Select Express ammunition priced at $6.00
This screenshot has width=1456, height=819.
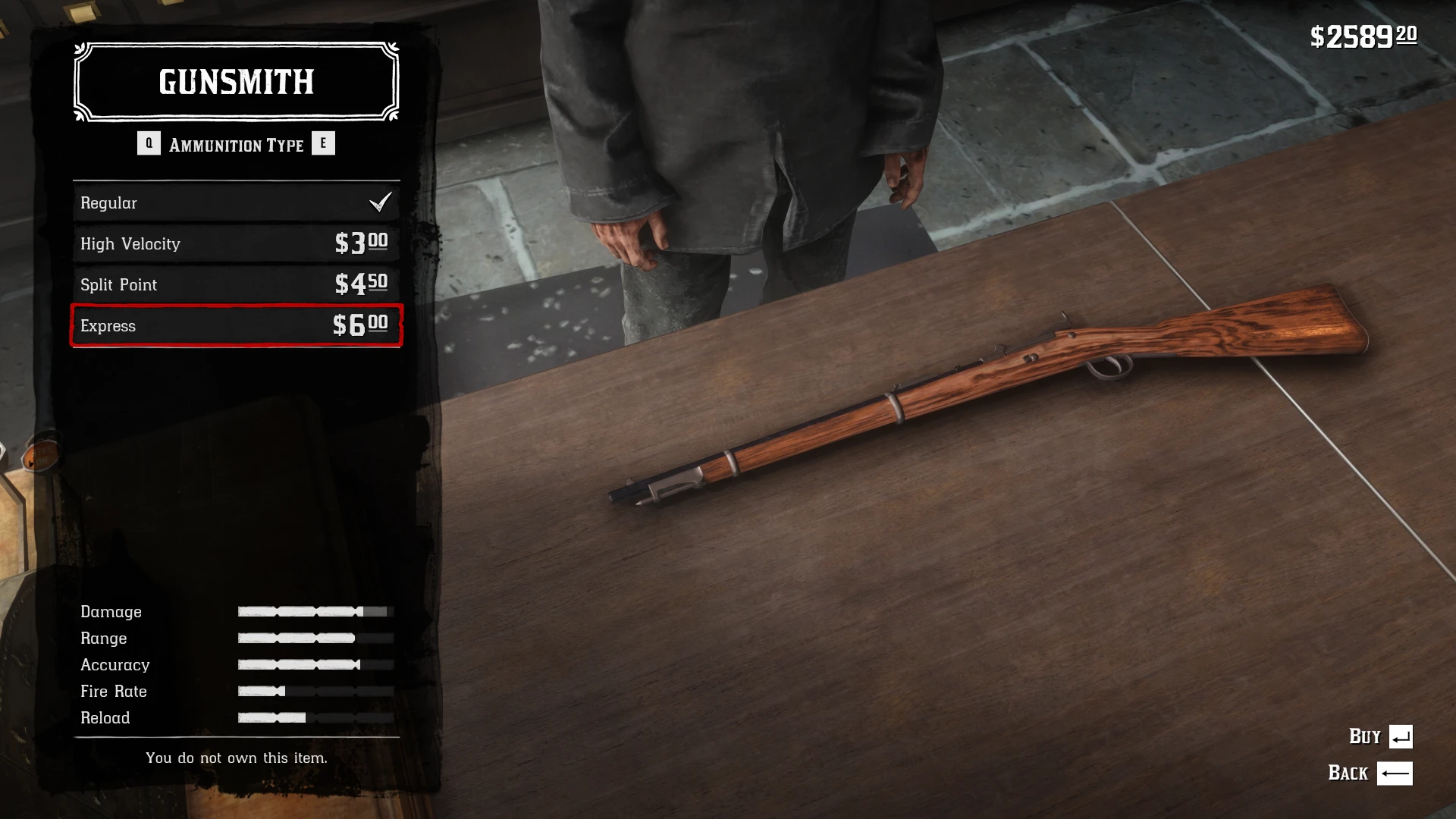click(236, 325)
